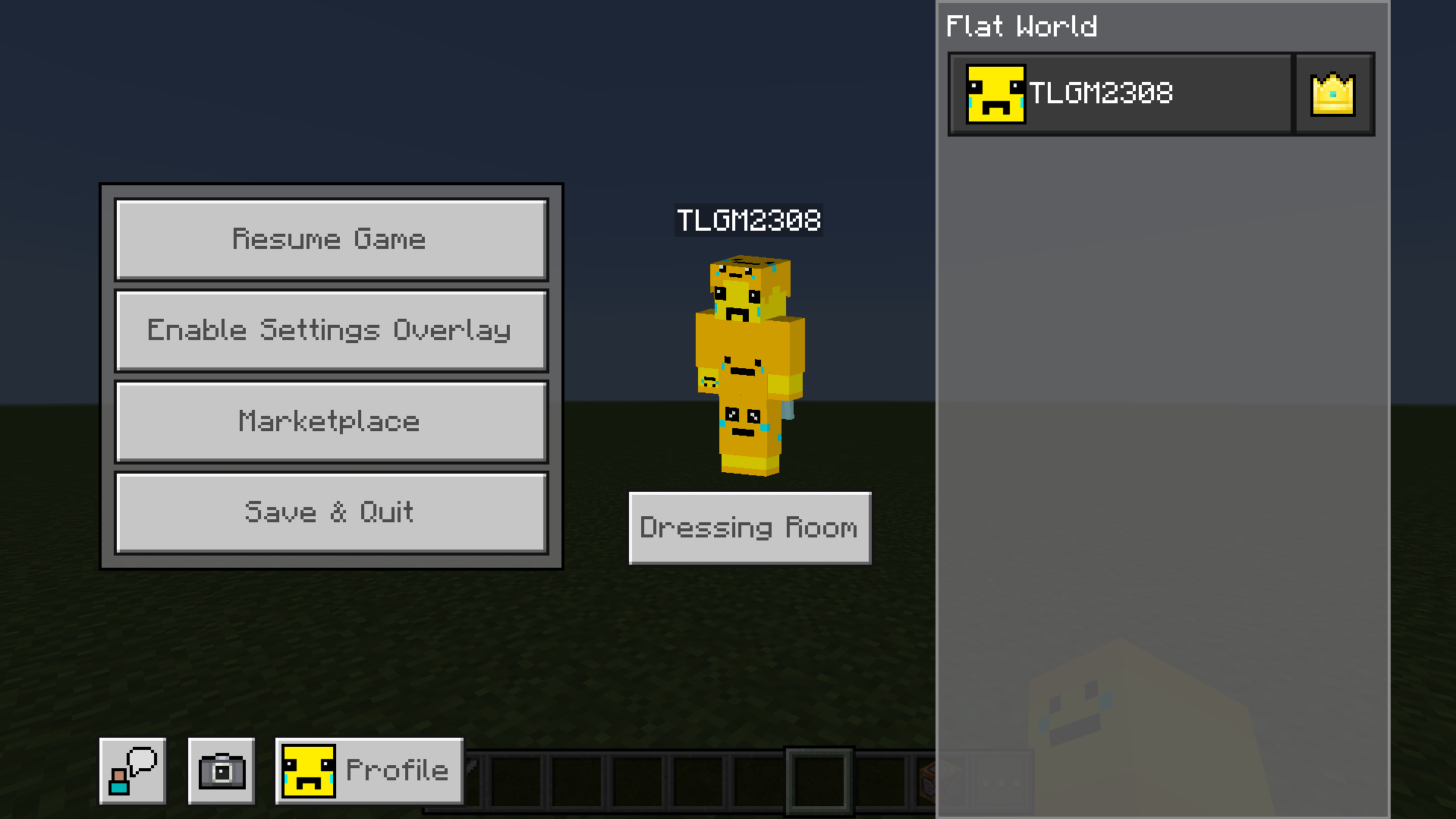Click Save & Quit
The height and width of the screenshot is (819, 1456).
pos(331,512)
